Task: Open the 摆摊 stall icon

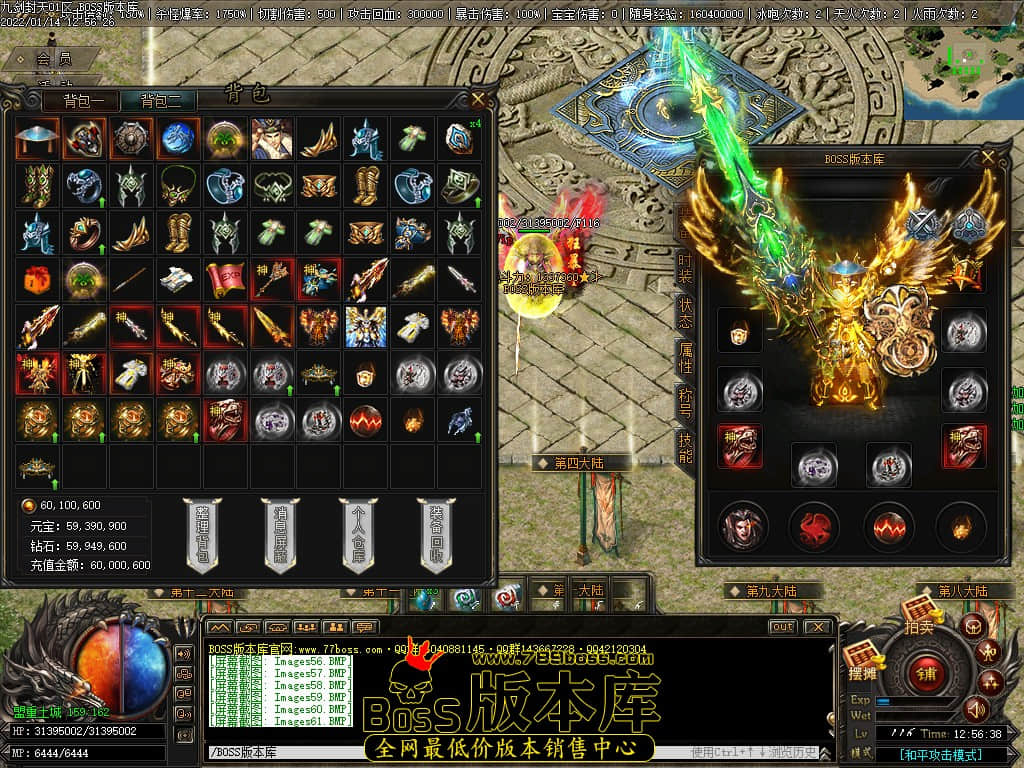Action: (861, 662)
